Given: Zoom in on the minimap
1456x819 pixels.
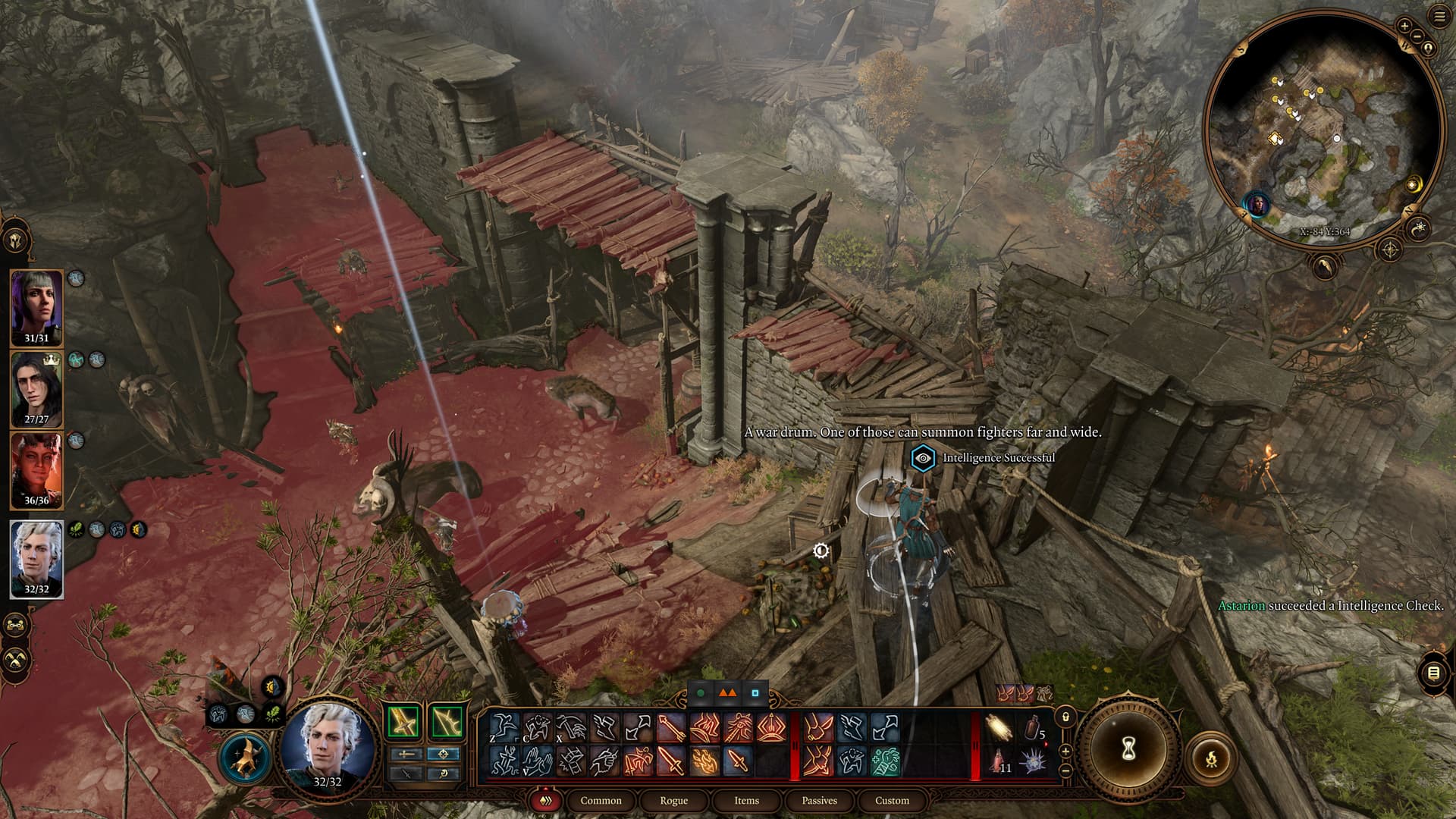Looking at the screenshot, I should pyautogui.click(x=1404, y=26).
